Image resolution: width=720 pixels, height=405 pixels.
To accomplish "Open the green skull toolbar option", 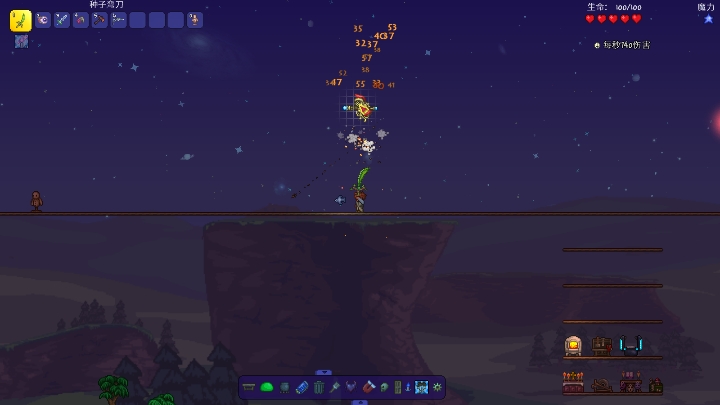I will pos(383,387).
